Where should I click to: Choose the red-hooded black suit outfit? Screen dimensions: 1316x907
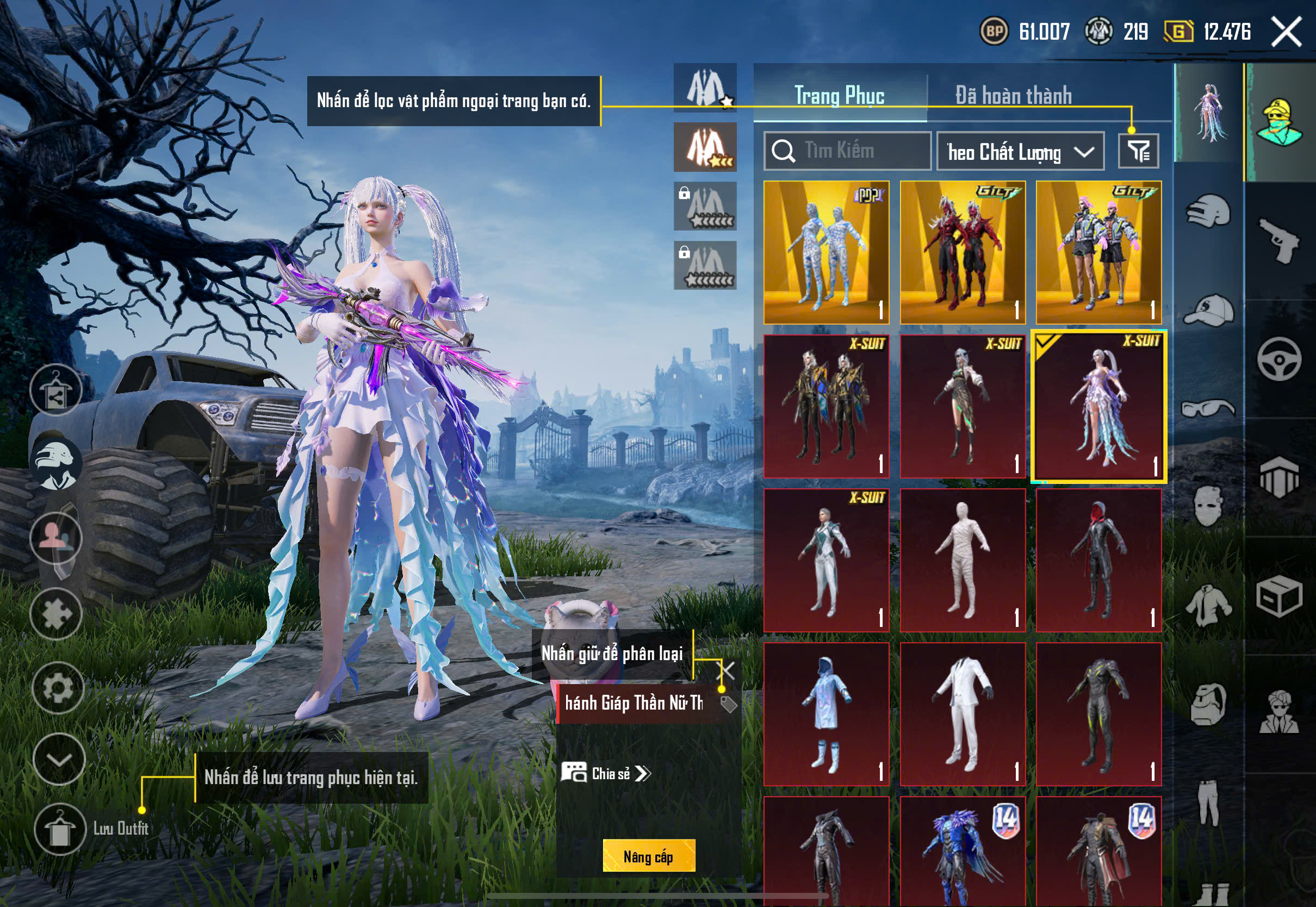[x=1098, y=560]
